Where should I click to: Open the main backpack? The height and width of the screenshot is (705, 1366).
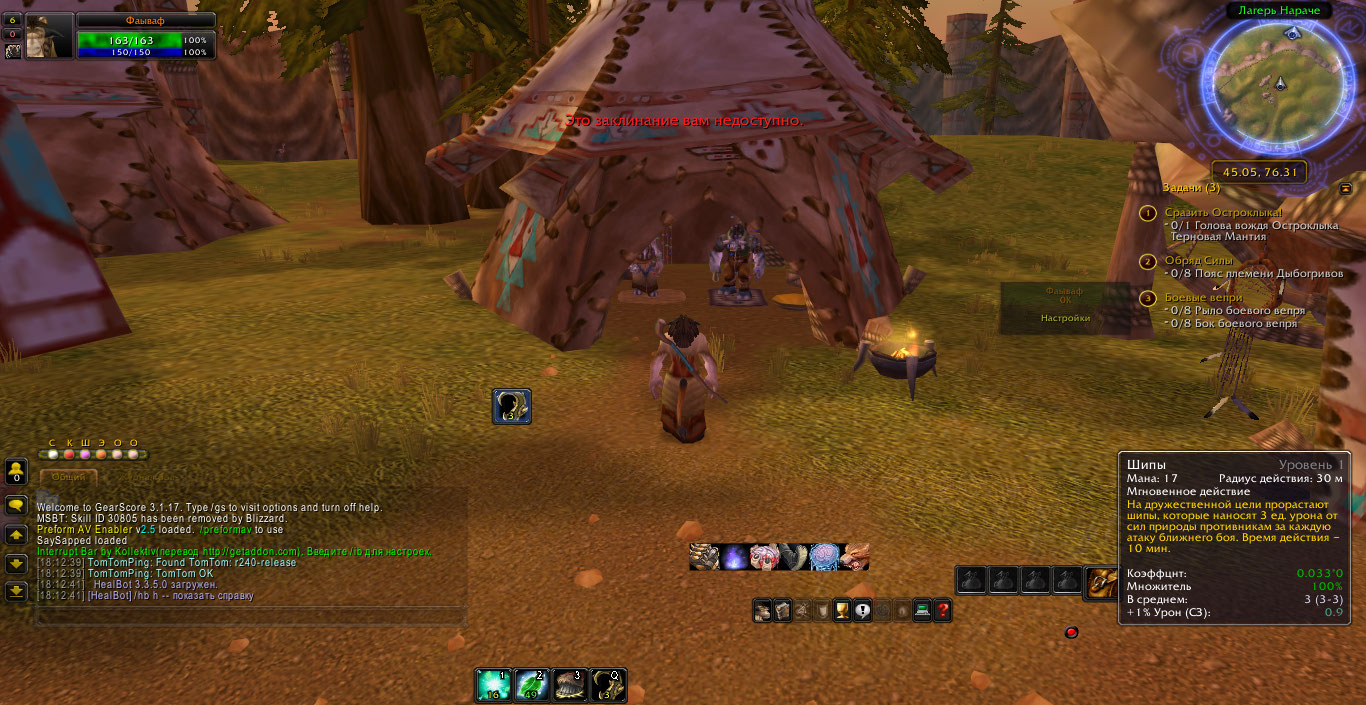1102,582
